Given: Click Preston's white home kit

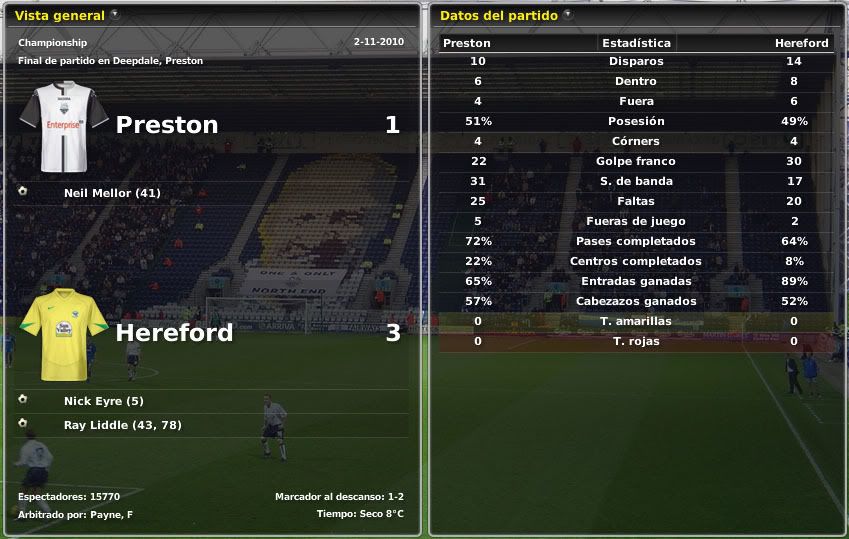Looking at the screenshot, I should click(x=65, y=125).
